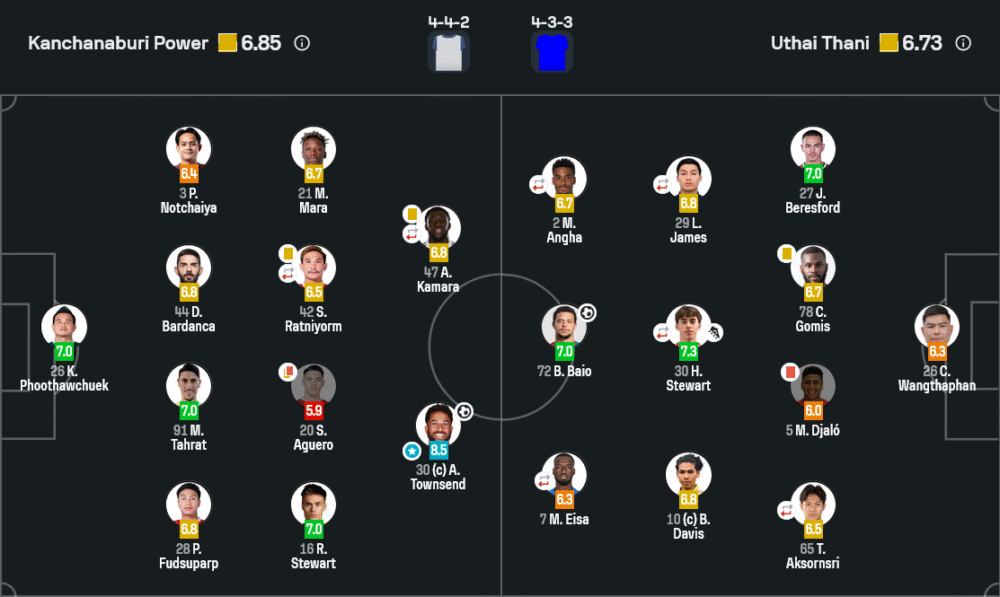Select goalkeeper C. Wangthaphan
The height and width of the screenshot is (597, 1000).
(937, 327)
